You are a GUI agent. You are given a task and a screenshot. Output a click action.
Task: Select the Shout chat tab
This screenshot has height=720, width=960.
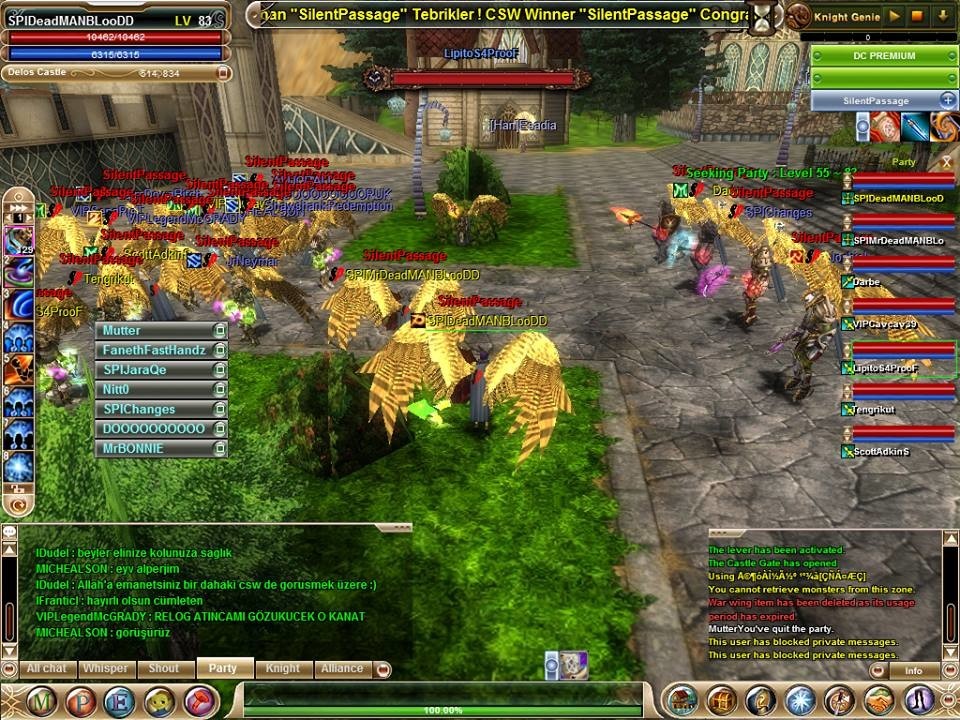pyautogui.click(x=164, y=668)
